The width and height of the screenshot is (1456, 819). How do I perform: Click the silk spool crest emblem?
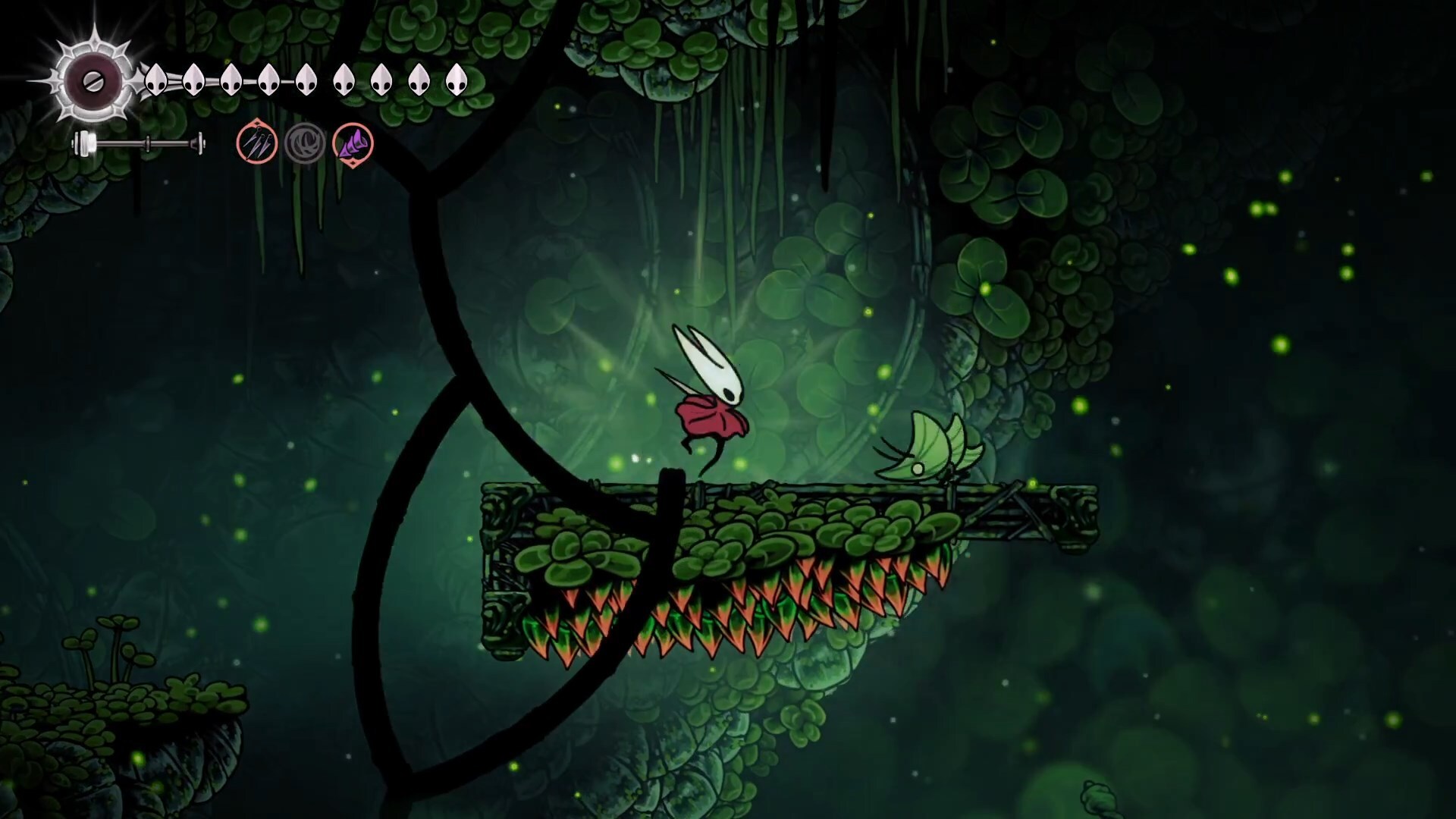(x=93, y=80)
